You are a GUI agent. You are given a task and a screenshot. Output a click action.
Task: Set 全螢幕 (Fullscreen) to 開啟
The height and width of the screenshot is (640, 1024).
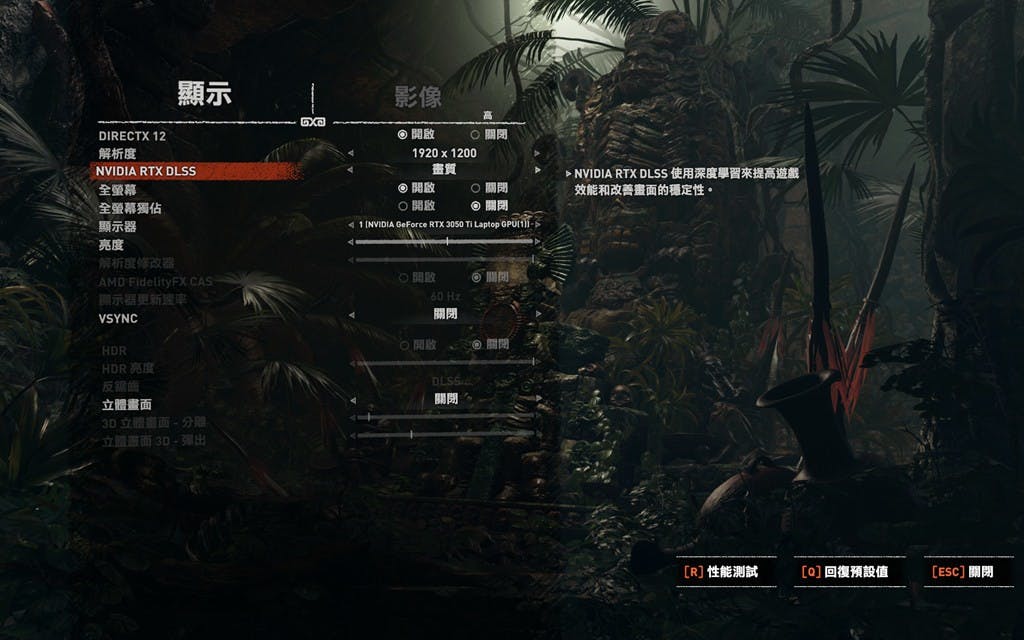(x=402, y=188)
